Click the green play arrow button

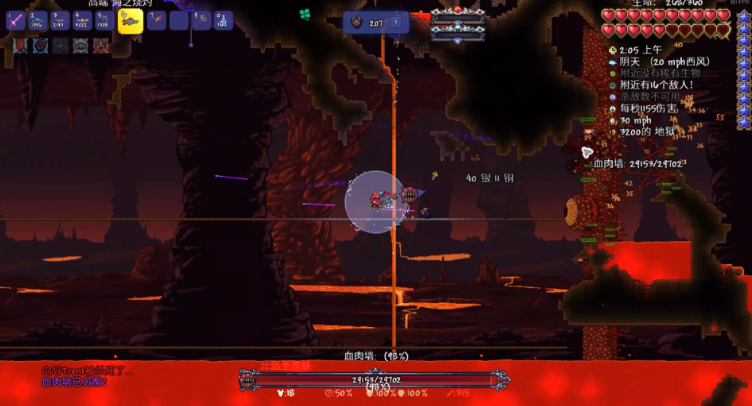click(x=396, y=21)
